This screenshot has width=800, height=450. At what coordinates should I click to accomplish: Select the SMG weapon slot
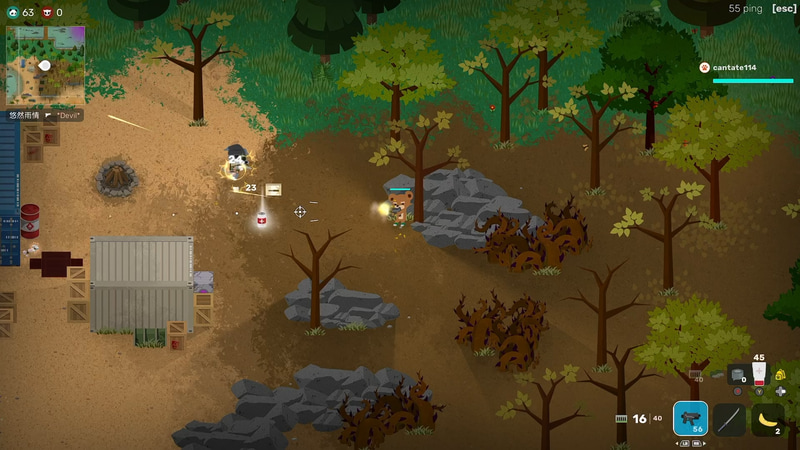coord(690,419)
